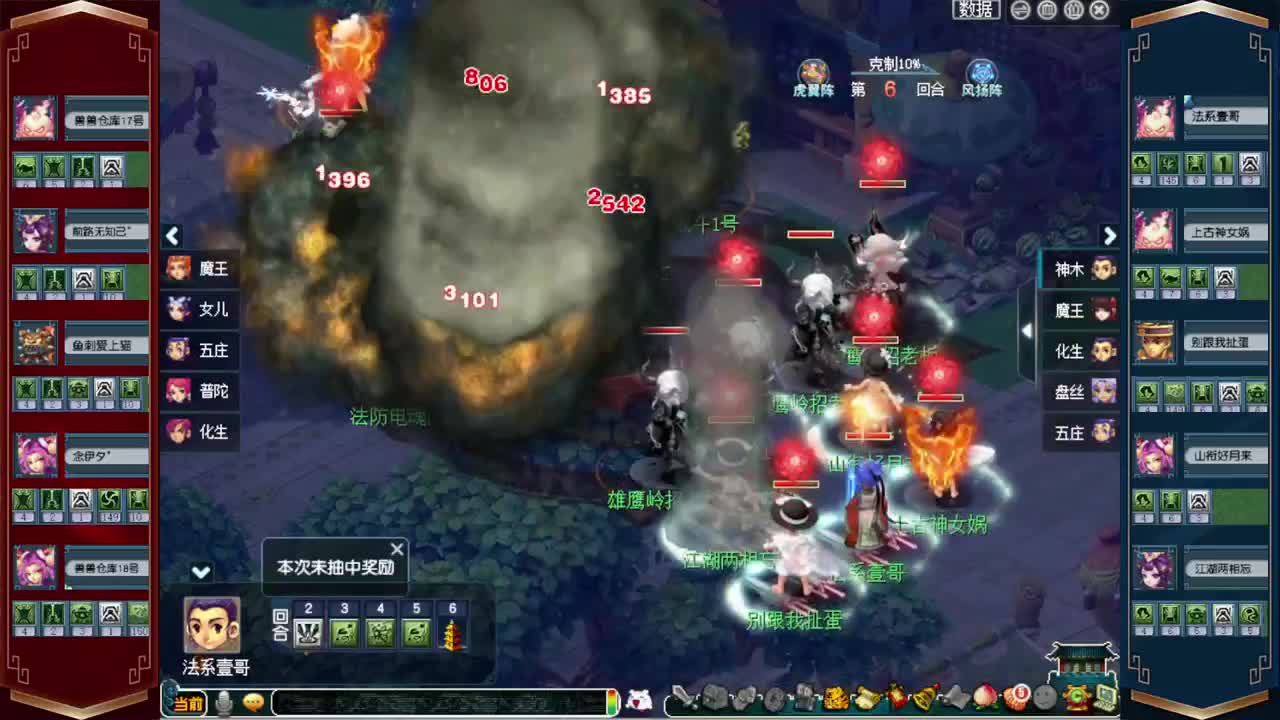Expand the right summon list with its arrow

[1110, 236]
